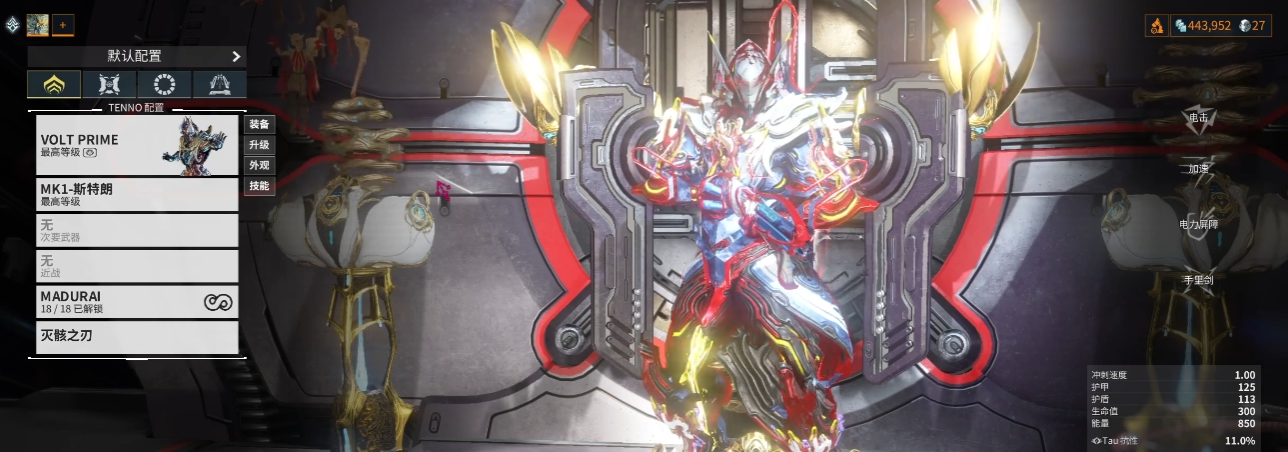
Task: Select the 灭骸之刃 slot
Action: pyautogui.click(x=137, y=336)
